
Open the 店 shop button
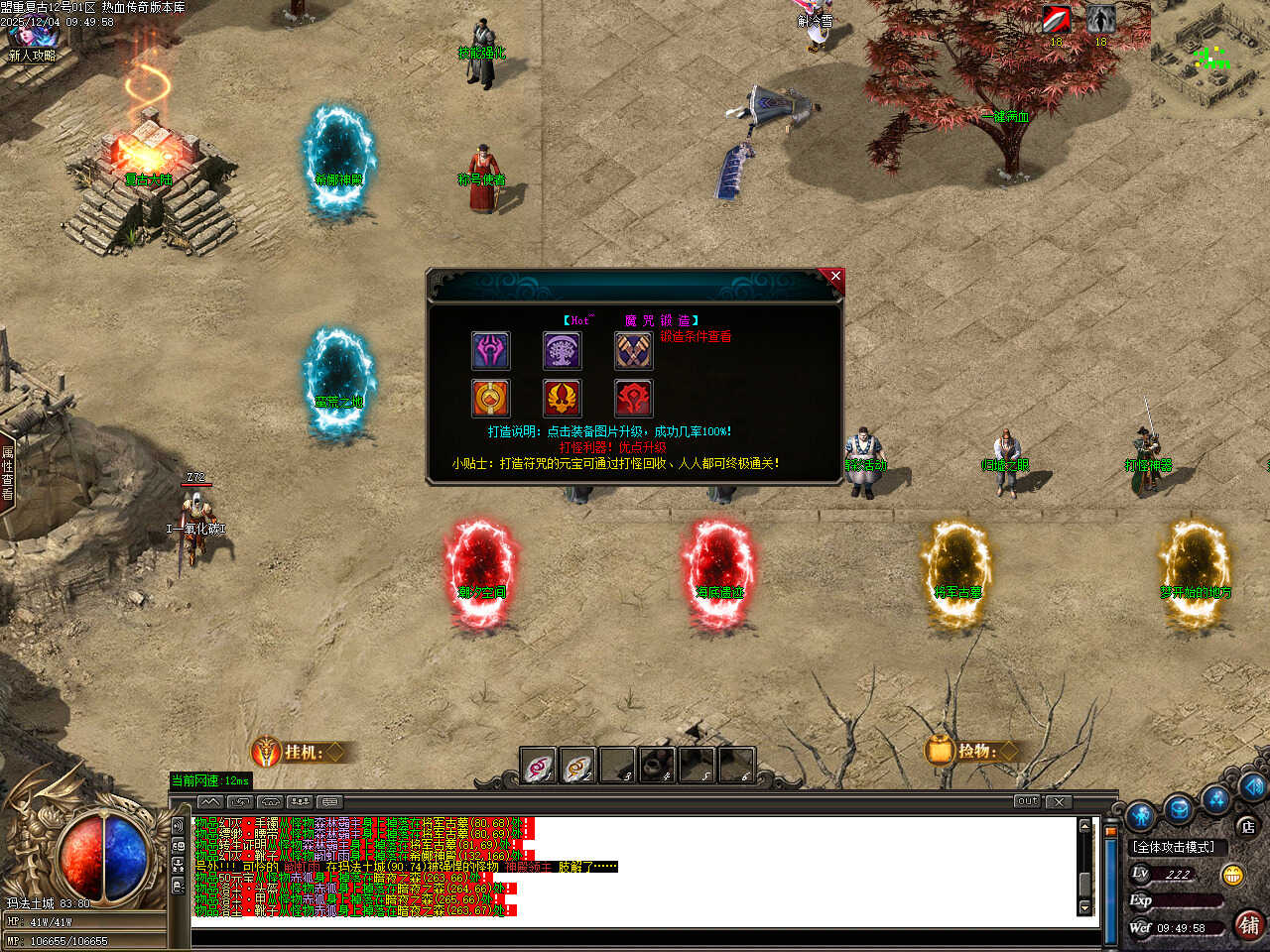coord(1247,826)
